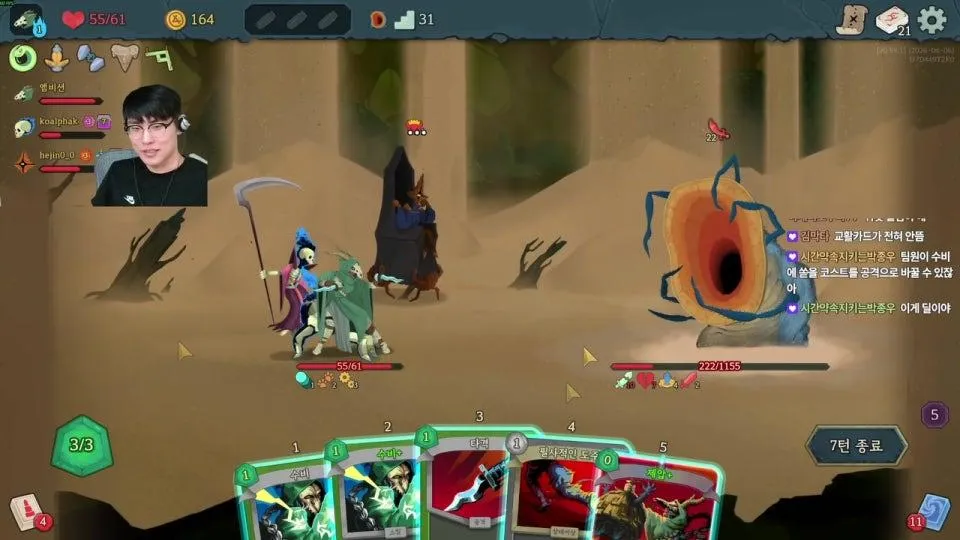Click the character portrait in top bar

(x=25, y=20)
